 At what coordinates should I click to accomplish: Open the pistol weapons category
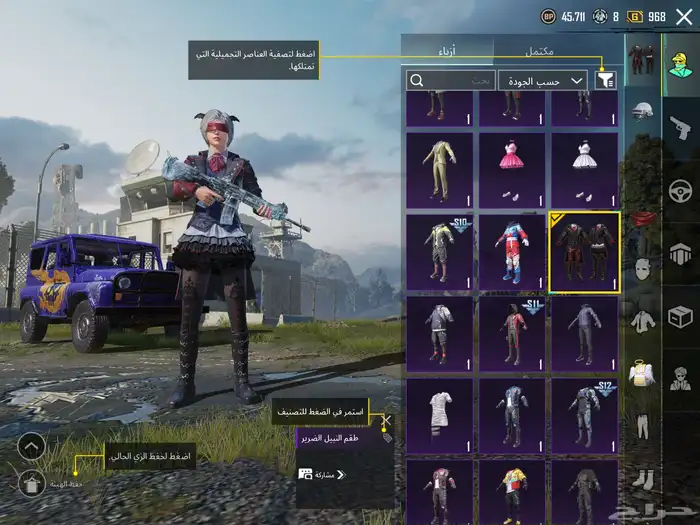coord(680,126)
